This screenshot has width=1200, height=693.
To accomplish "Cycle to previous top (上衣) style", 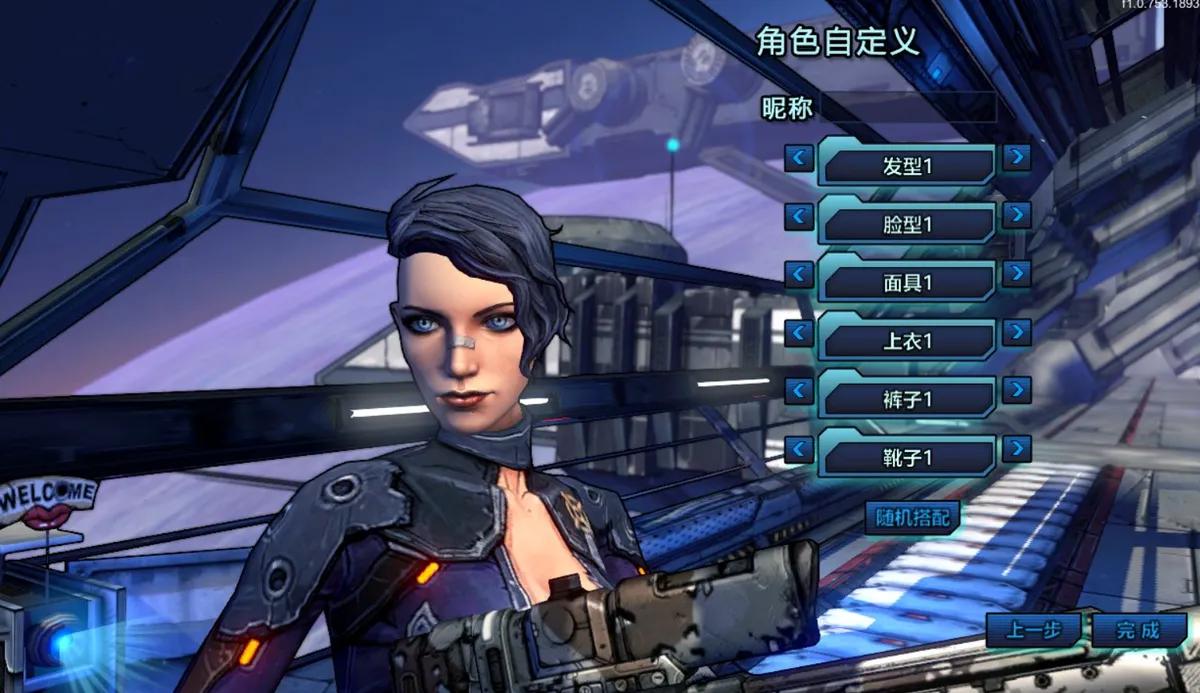I will coord(798,332).
